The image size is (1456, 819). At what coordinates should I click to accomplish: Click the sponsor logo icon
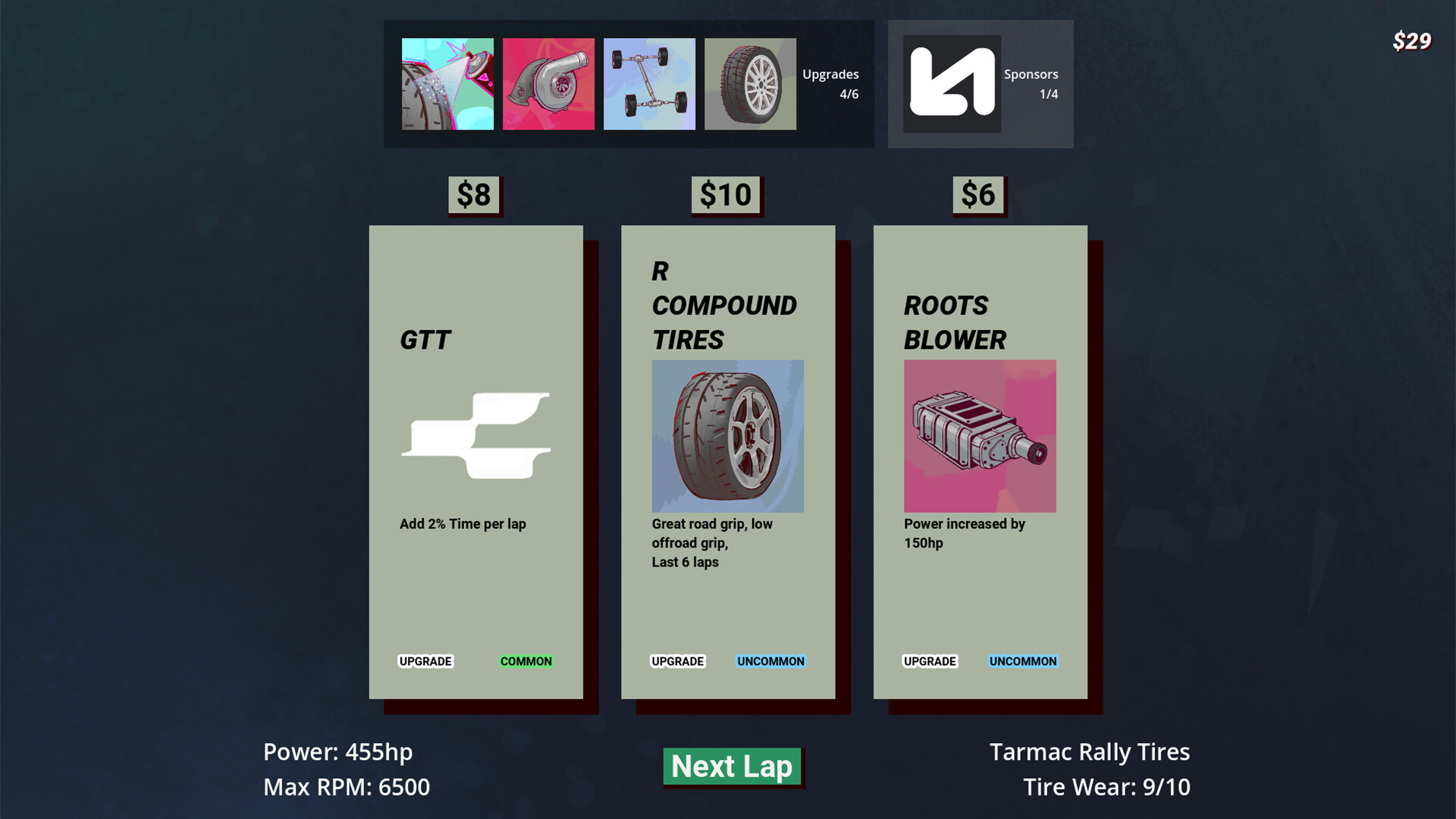click(x=952, y=83)
